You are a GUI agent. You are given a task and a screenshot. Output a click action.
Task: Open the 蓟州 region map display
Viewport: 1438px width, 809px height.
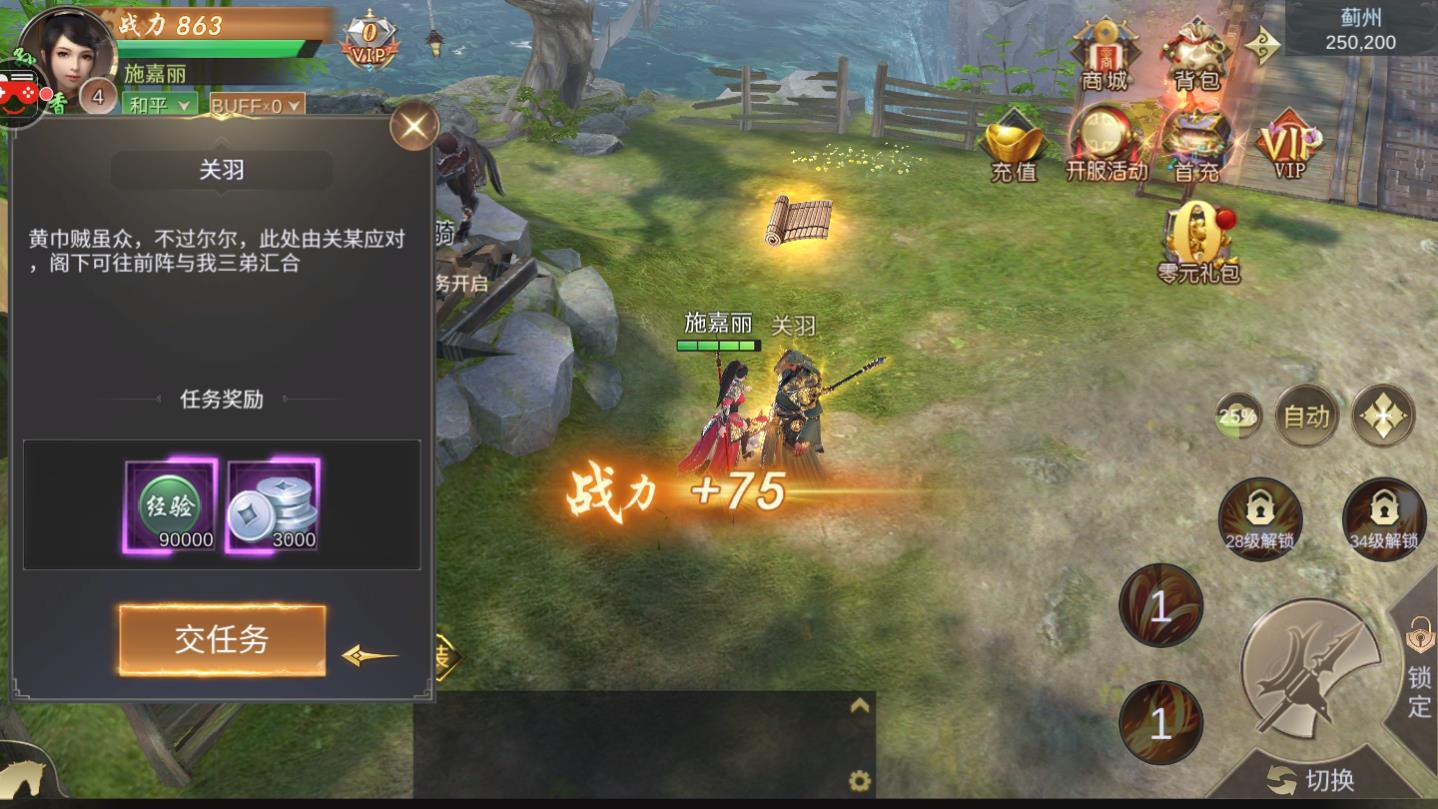pyautogui.click(x=1360, y=30)
